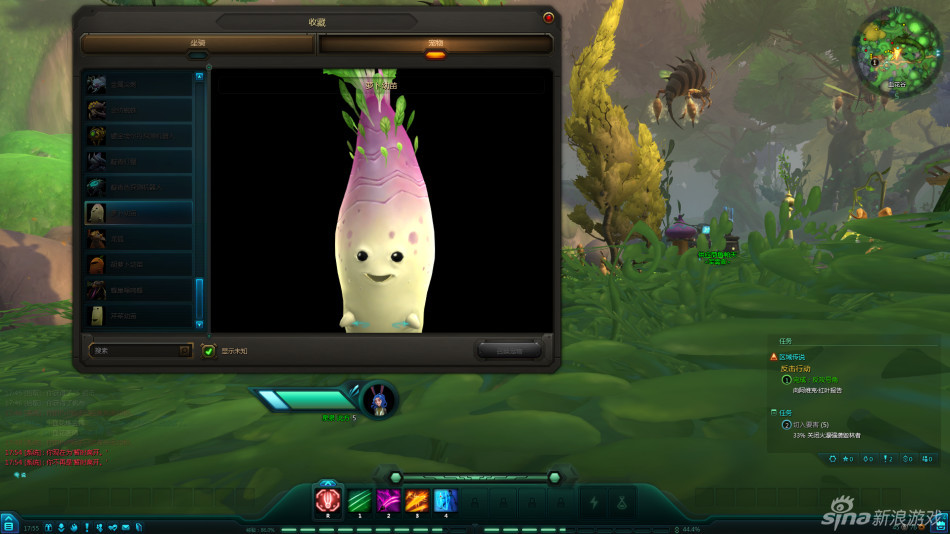Click the pet list scroll-down arrow
This screenshot has width=950, height=534.
tap(199, 324)
